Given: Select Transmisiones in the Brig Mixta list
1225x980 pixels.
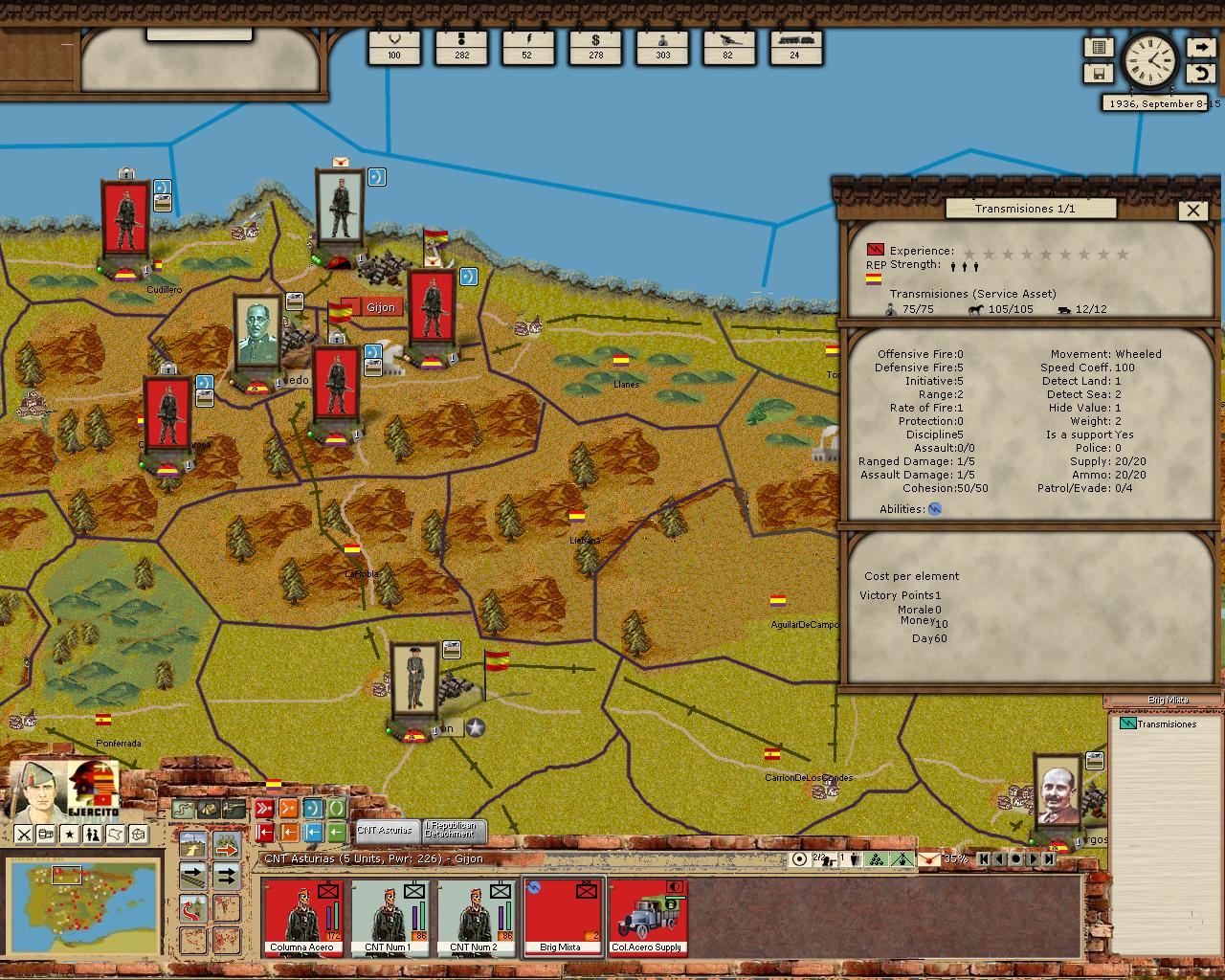Looking at the screenshot, I should [x=1167, y=724].
